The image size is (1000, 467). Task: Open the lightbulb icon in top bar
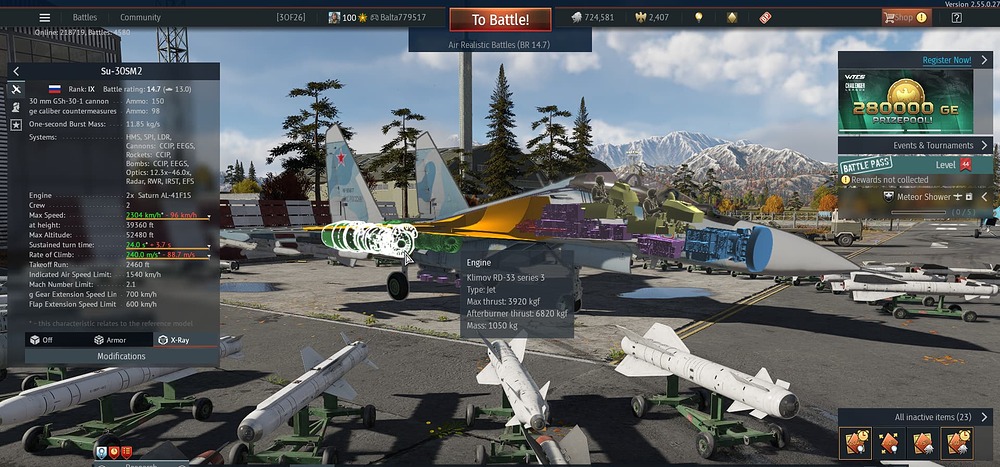pyautogui.click(x=698, y=18)
